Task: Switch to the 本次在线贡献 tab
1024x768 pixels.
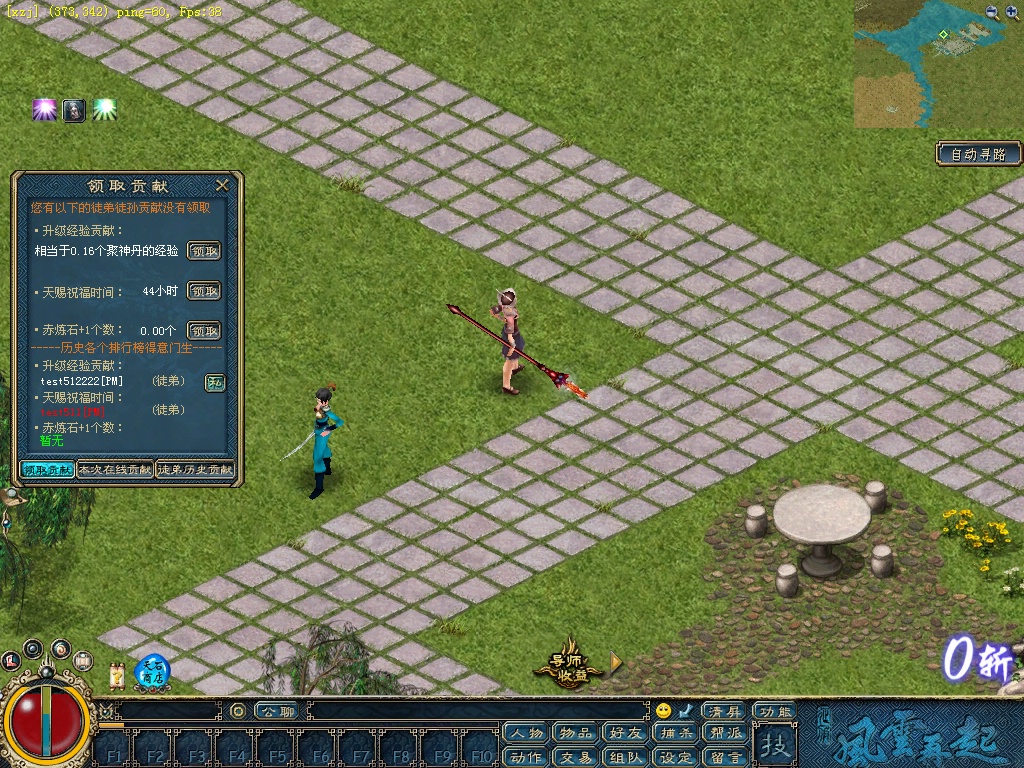Action: click(x=115, y=469)
